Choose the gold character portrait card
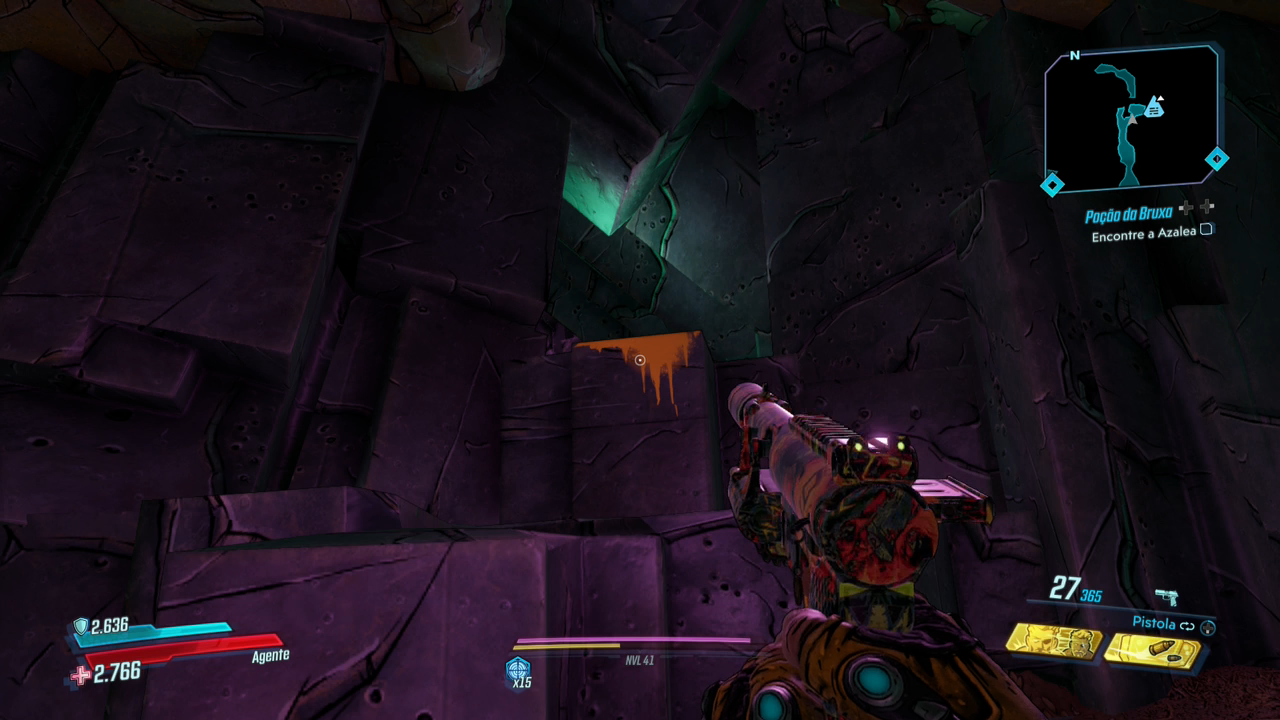The height and width of the screenshot is (720, 1280). point(1053,641)
